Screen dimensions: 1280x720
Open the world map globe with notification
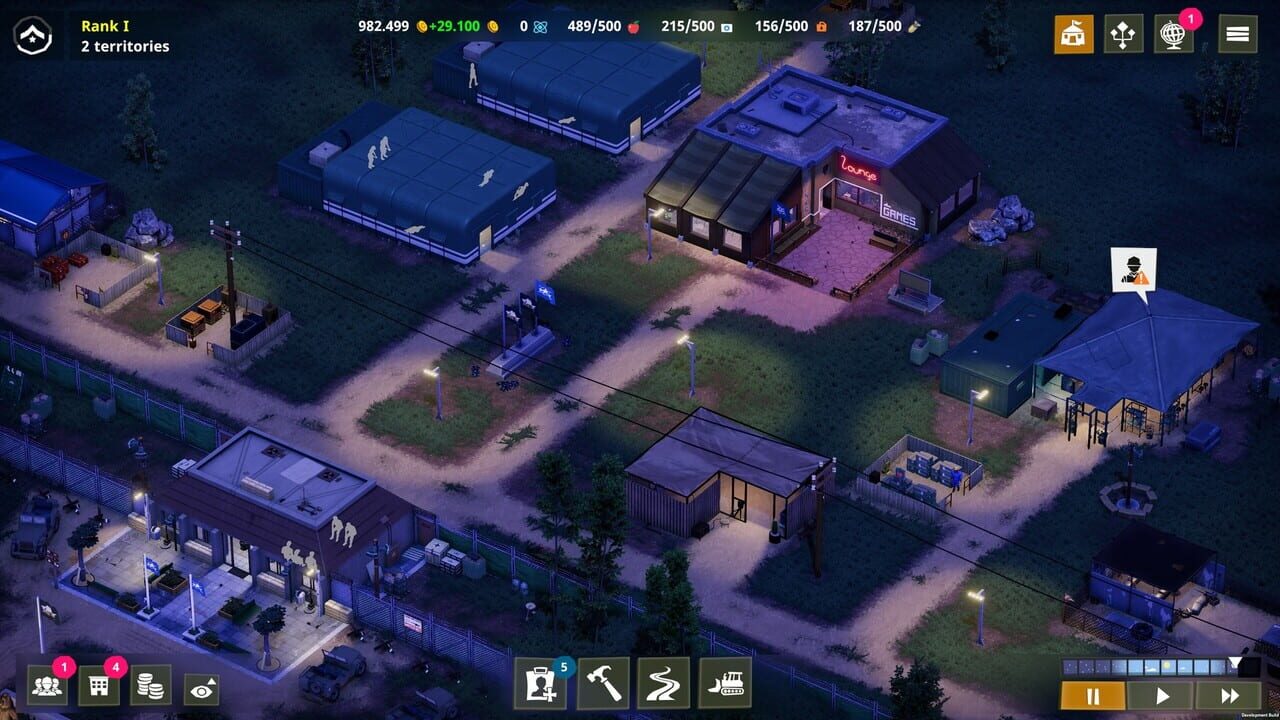click(x=1173, y=34)
